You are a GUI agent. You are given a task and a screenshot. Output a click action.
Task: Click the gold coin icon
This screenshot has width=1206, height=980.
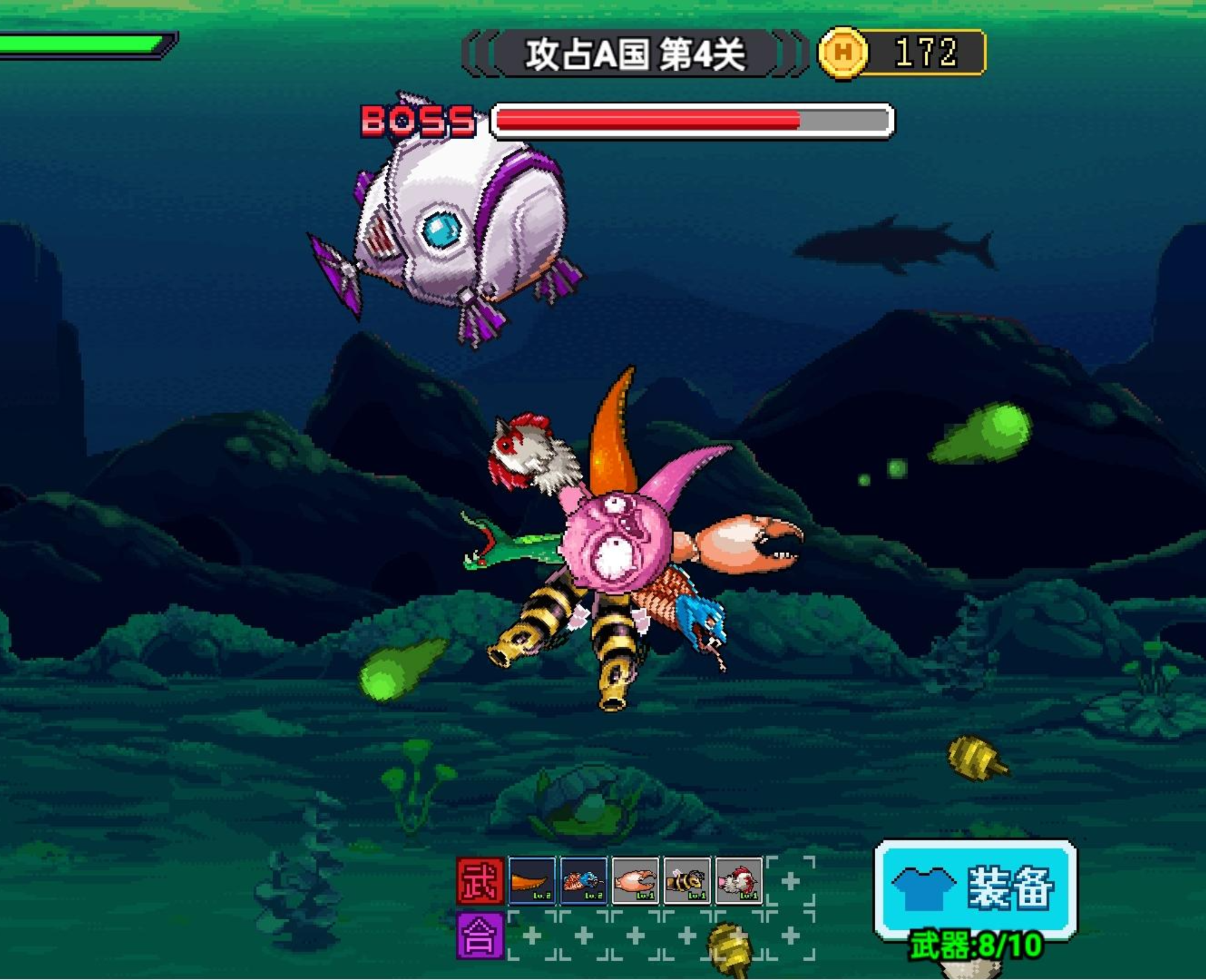pyautogui.click(x=843, y=53)
